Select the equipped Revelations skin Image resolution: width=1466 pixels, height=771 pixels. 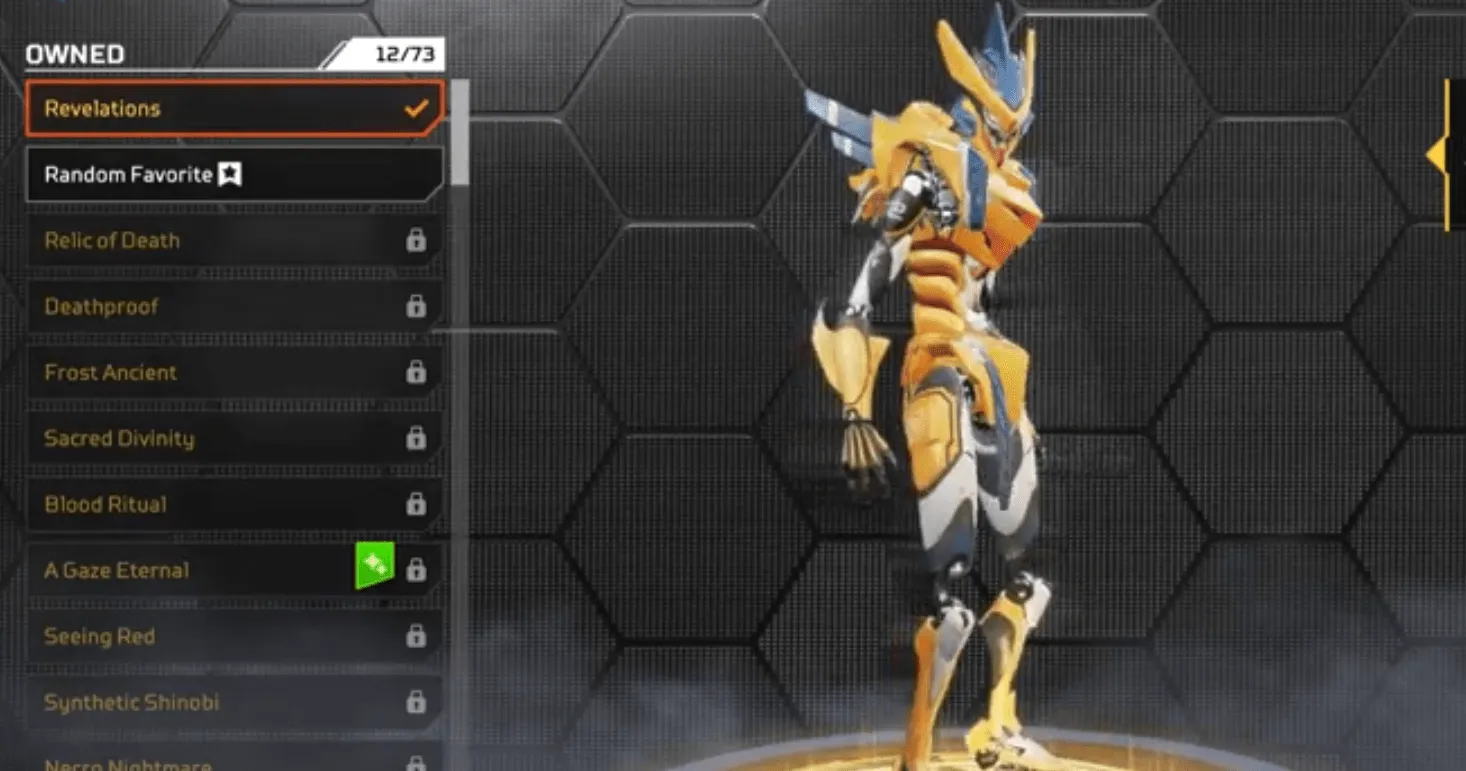coord(200,107)
